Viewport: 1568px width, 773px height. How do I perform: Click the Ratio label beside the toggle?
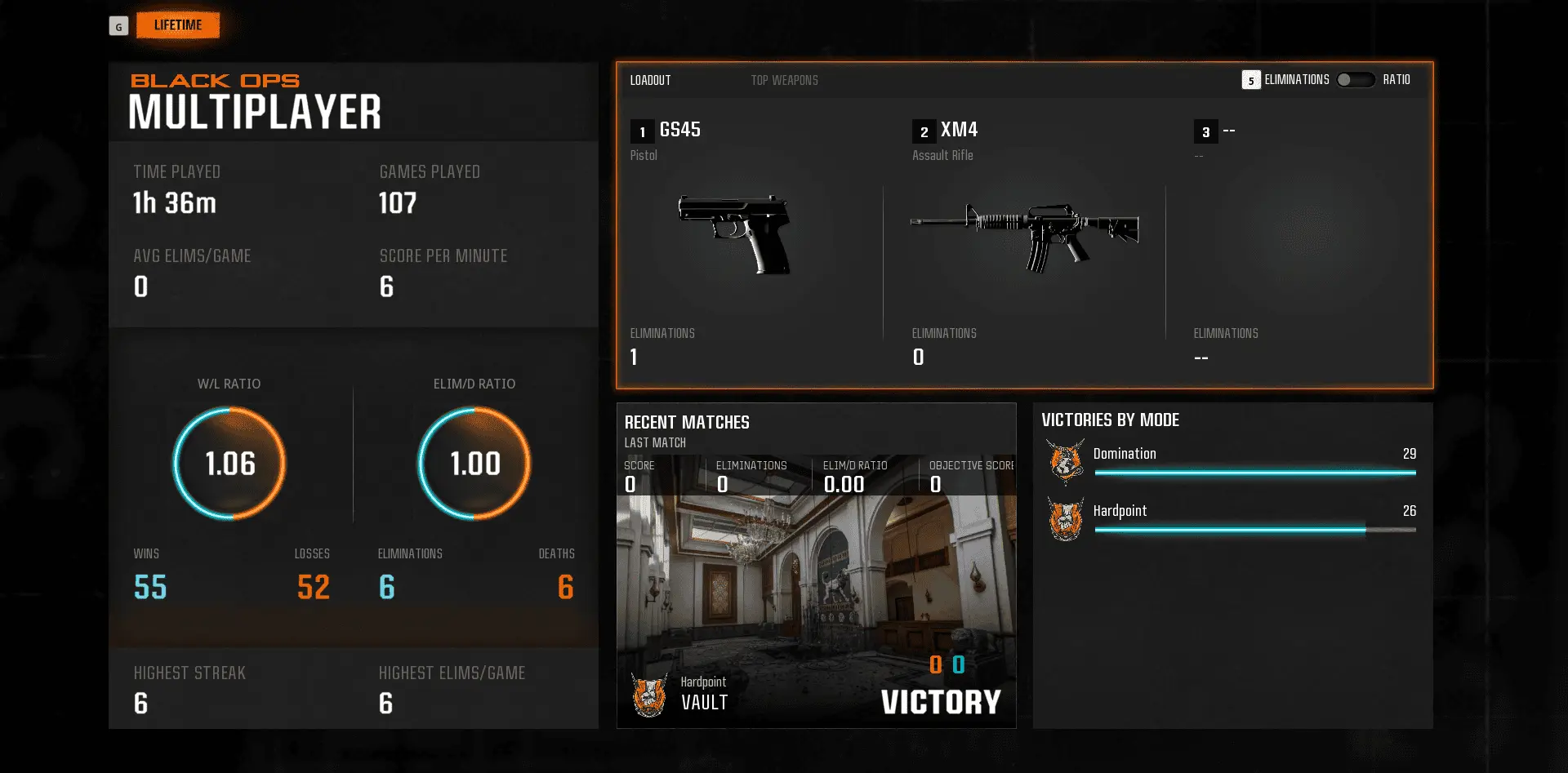tap(1397, 80)
